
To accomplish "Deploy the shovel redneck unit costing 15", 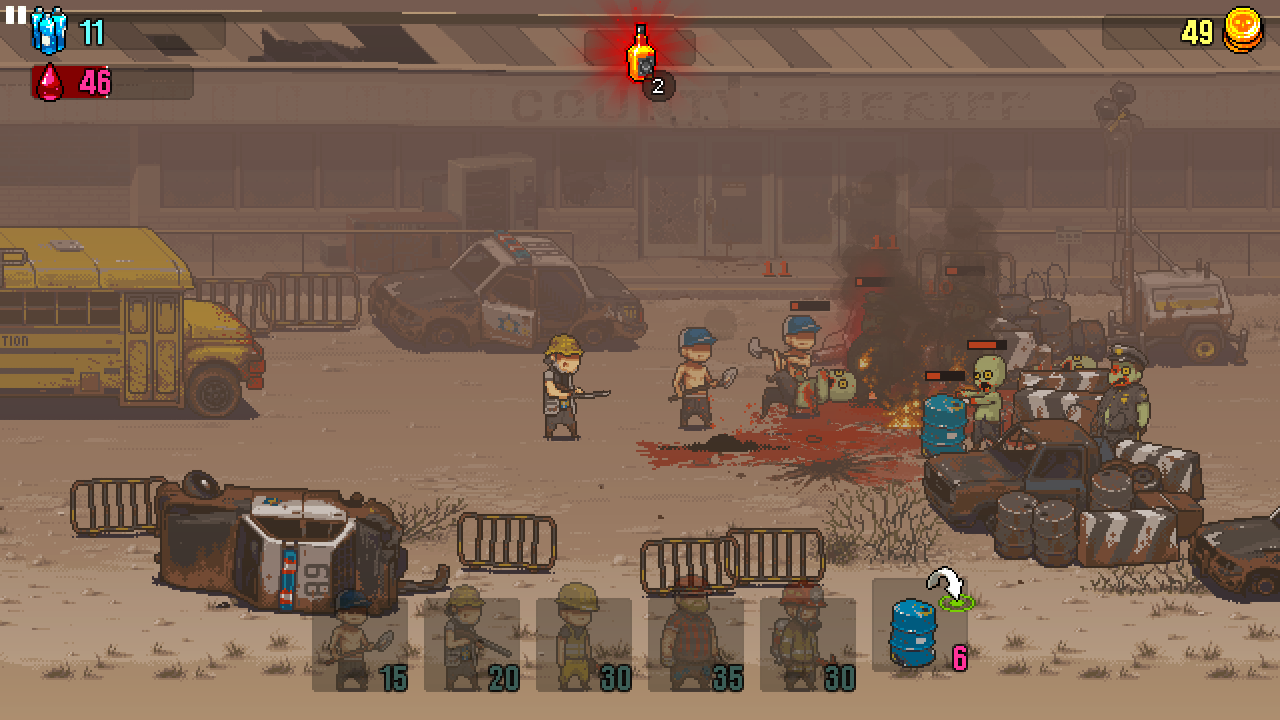I will [359, 644].
